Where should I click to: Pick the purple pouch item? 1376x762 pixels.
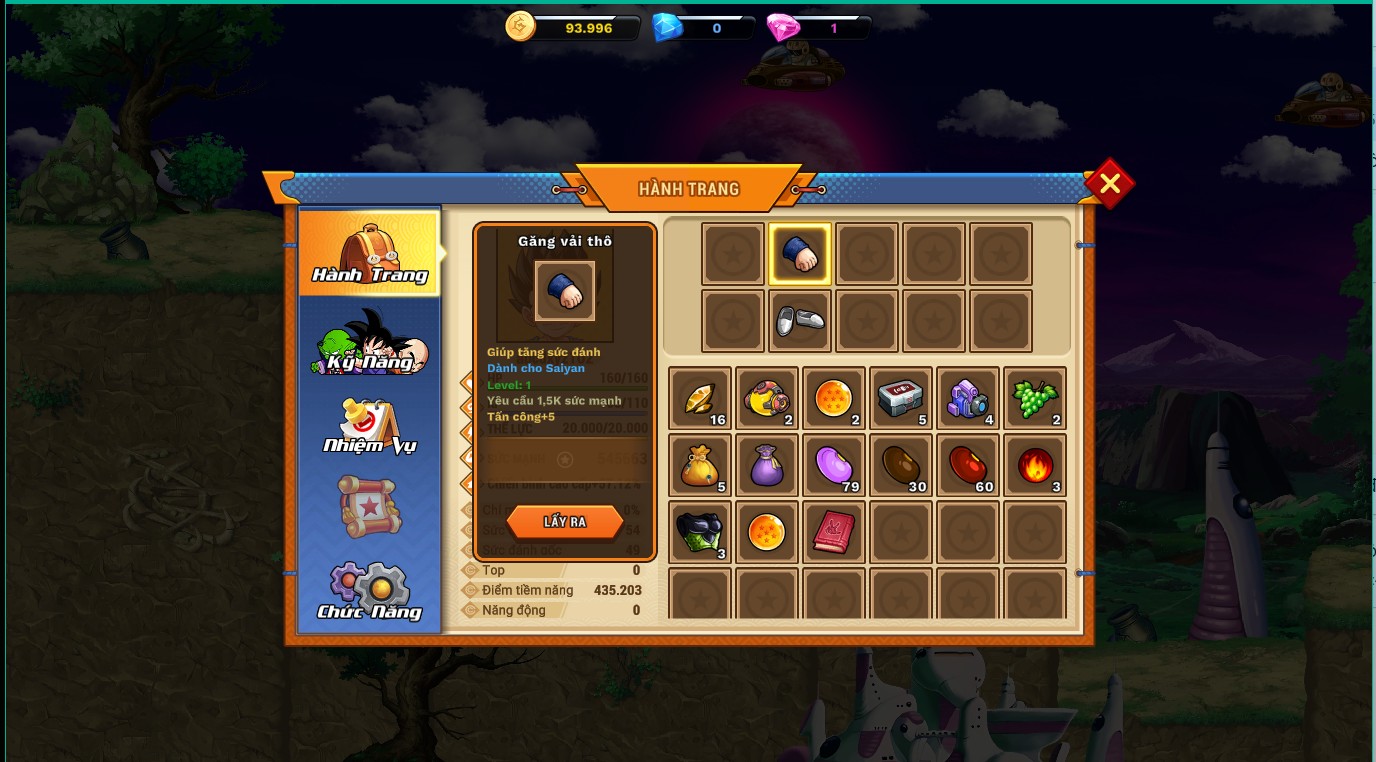(767, 466)
